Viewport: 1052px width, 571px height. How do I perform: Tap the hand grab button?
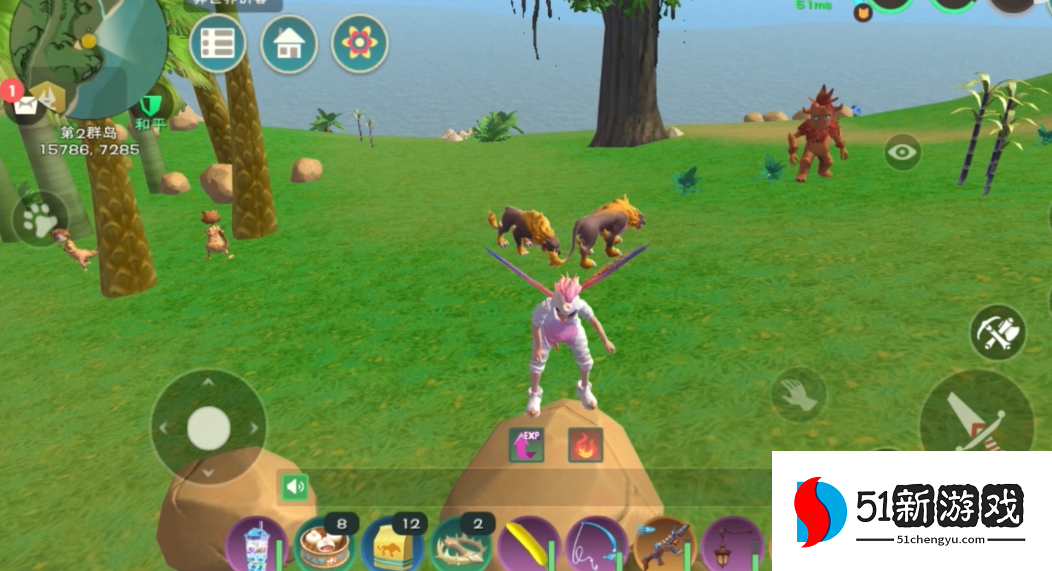pos(797,394)
